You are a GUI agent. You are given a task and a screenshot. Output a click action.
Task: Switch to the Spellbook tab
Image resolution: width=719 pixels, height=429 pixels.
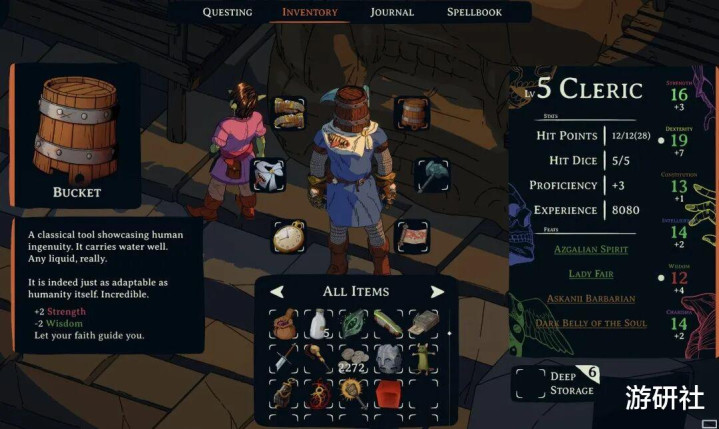474,12
